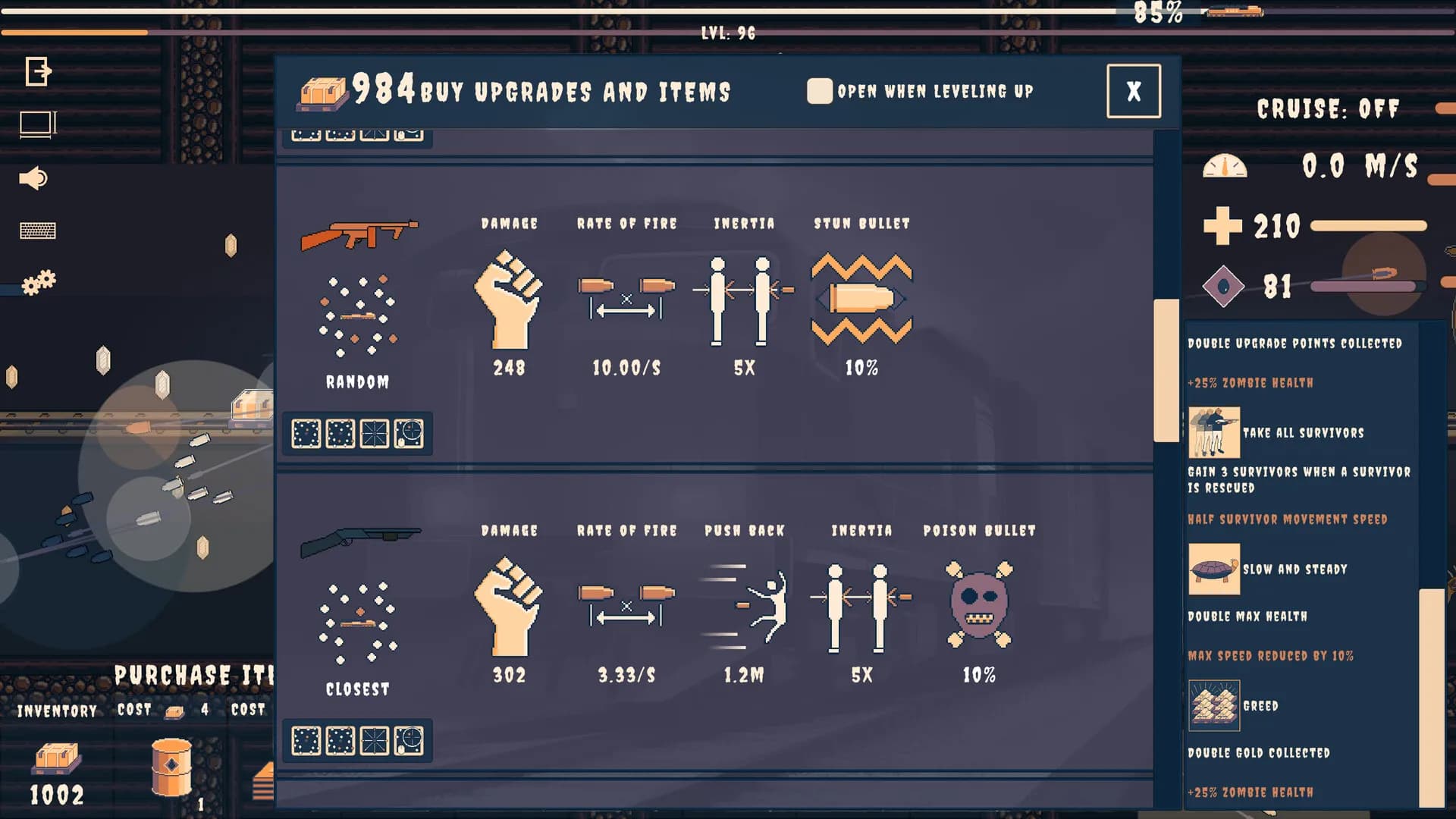Viewport: 1456px width, 819px height.
Task: Mute sound via the speaker icon
Action: tap(32, 178)
